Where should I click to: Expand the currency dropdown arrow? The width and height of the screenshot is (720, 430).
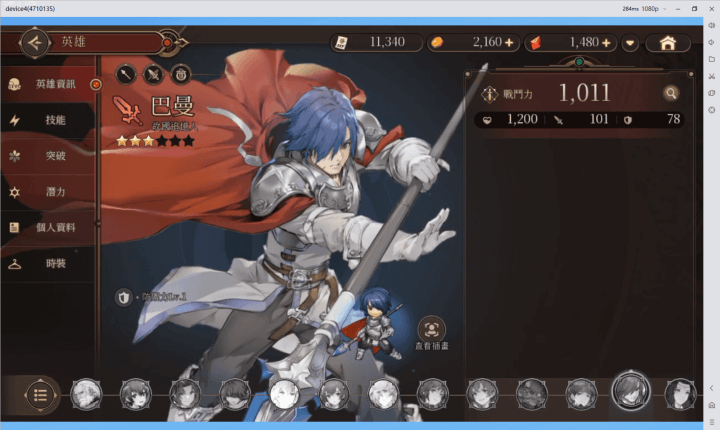pyautogui.click(x=630, y=43)
